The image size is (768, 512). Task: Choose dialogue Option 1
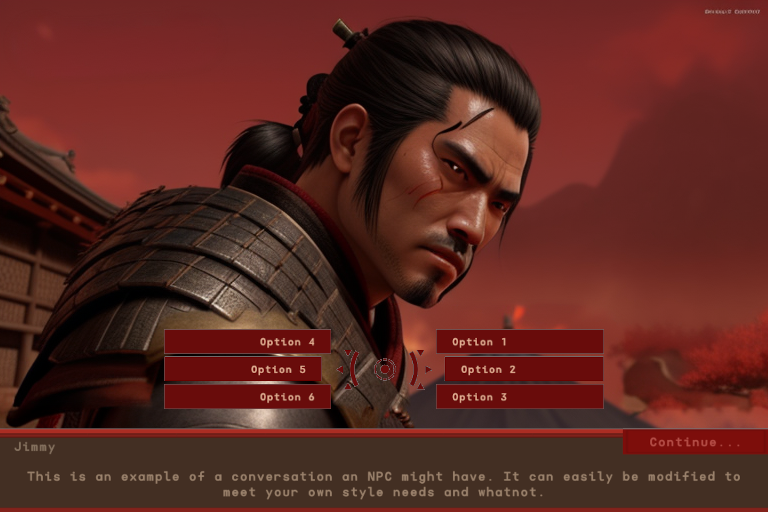[x=519, y=342]
